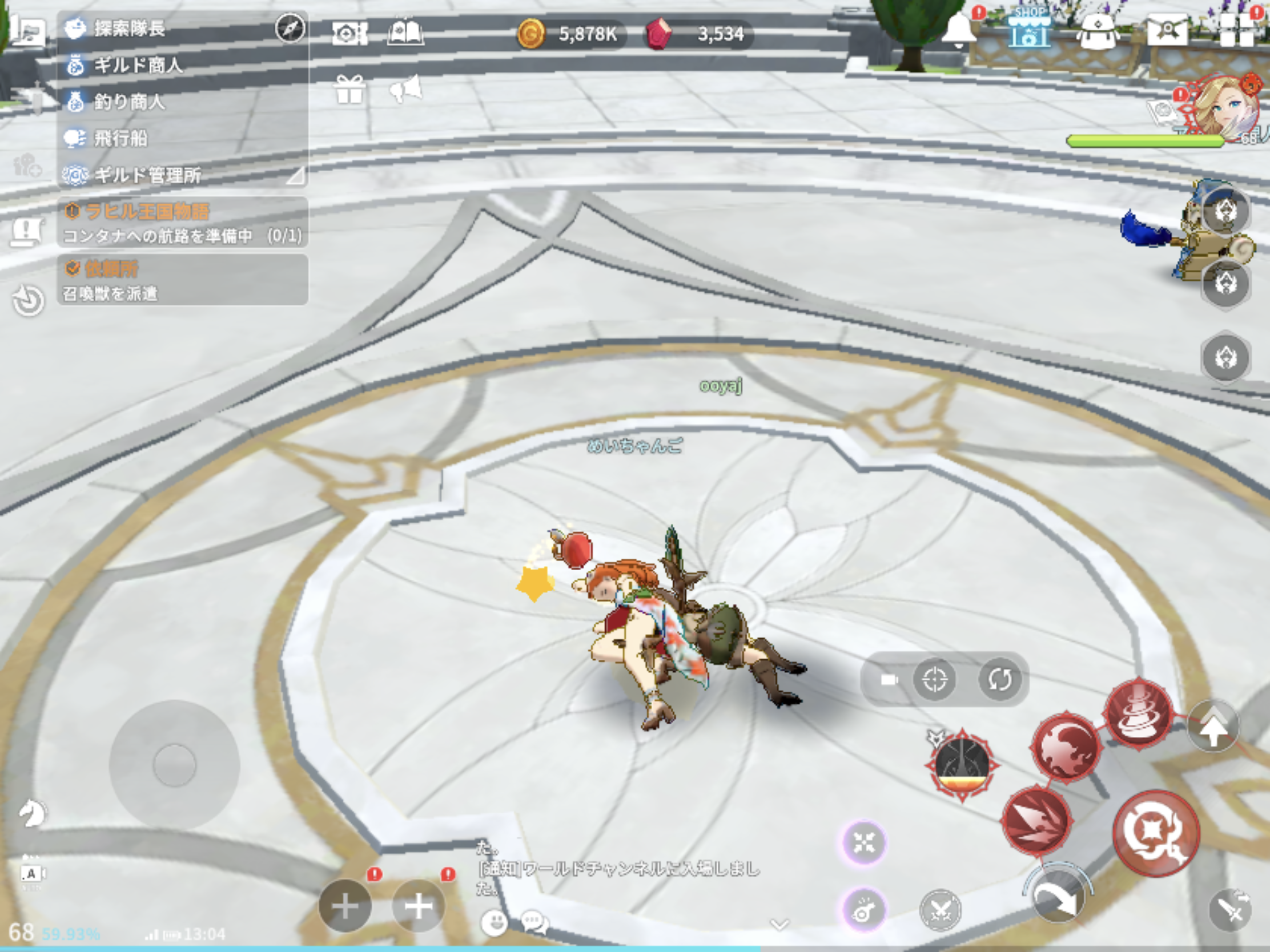Toggle the horse mount icon
The height and width of the screenshot is (952, 1270).
pos(31,813)
